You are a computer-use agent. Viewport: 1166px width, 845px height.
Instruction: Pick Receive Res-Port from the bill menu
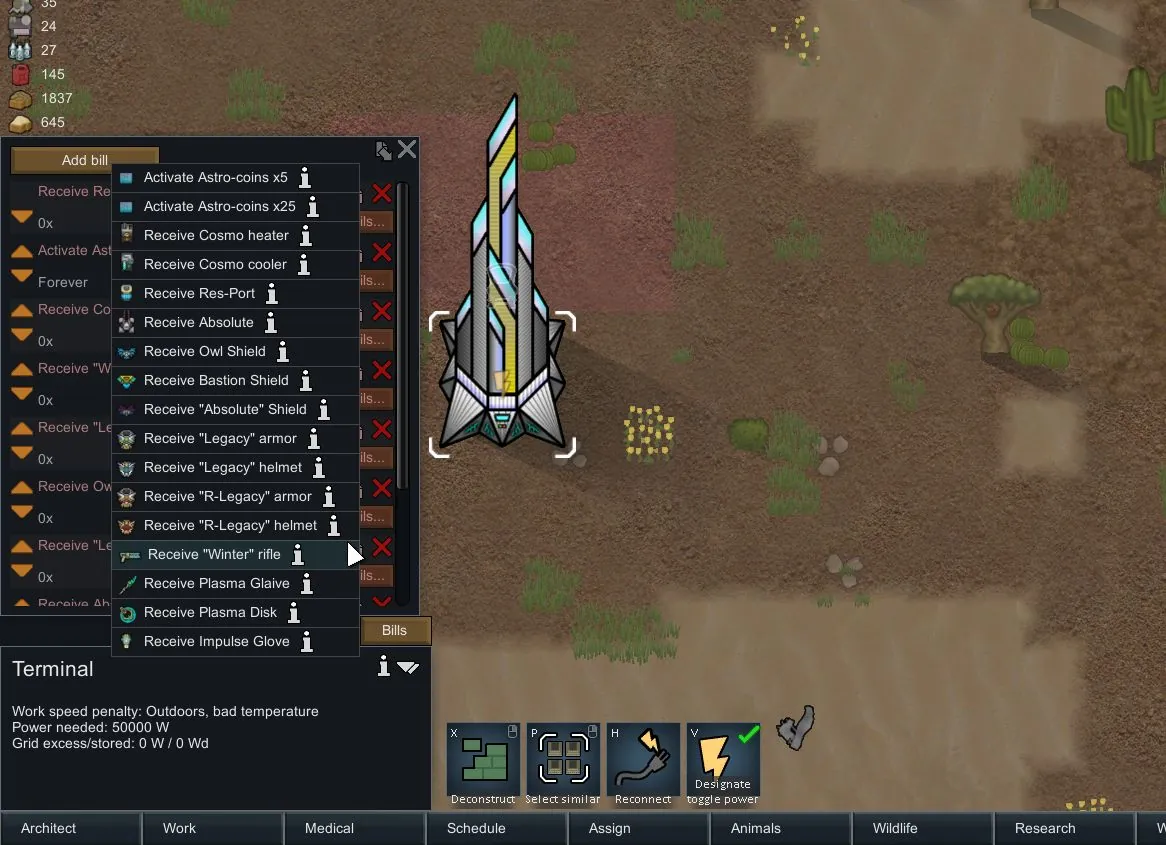[199, 294]
